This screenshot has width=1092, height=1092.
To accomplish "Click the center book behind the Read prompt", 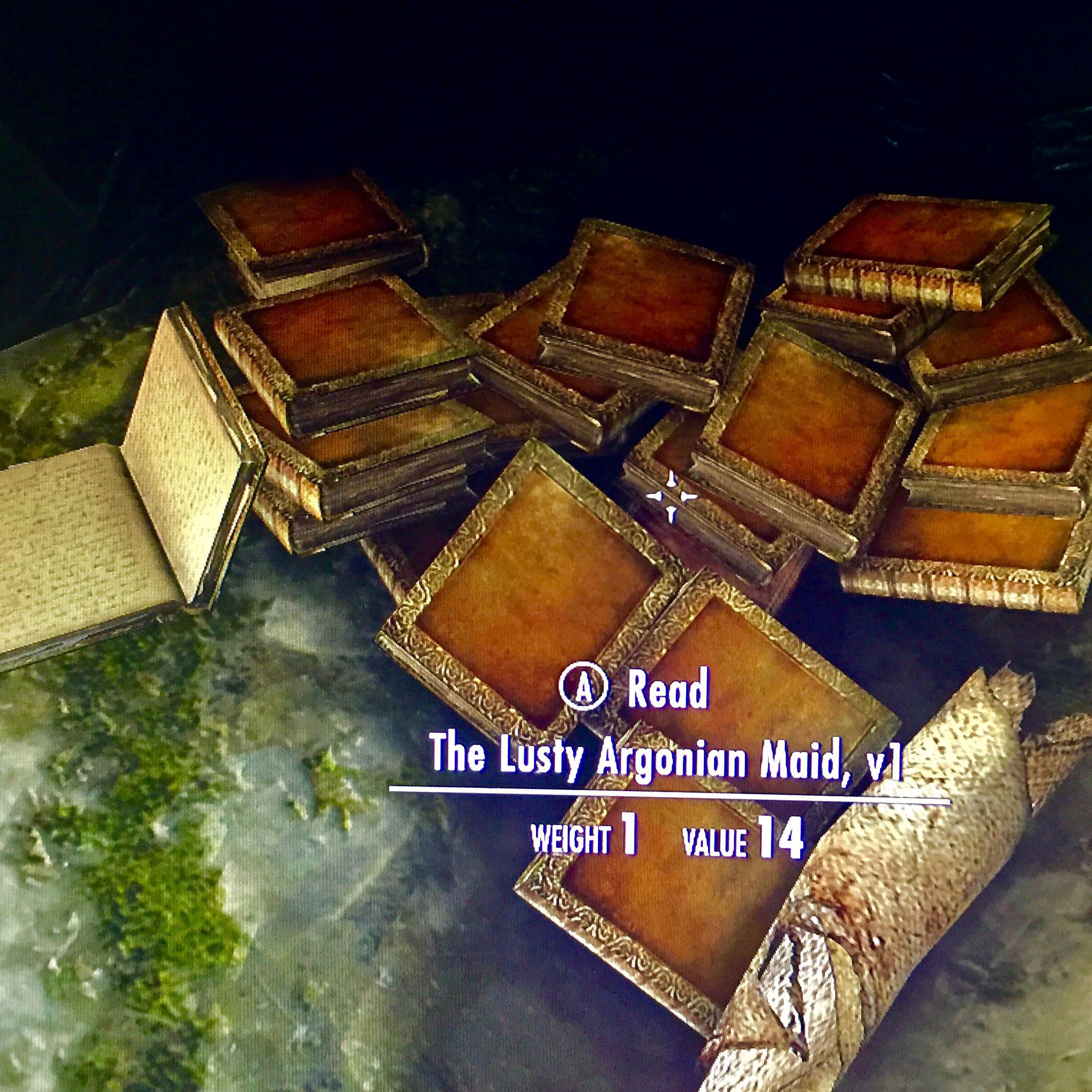I will (537, 593).
